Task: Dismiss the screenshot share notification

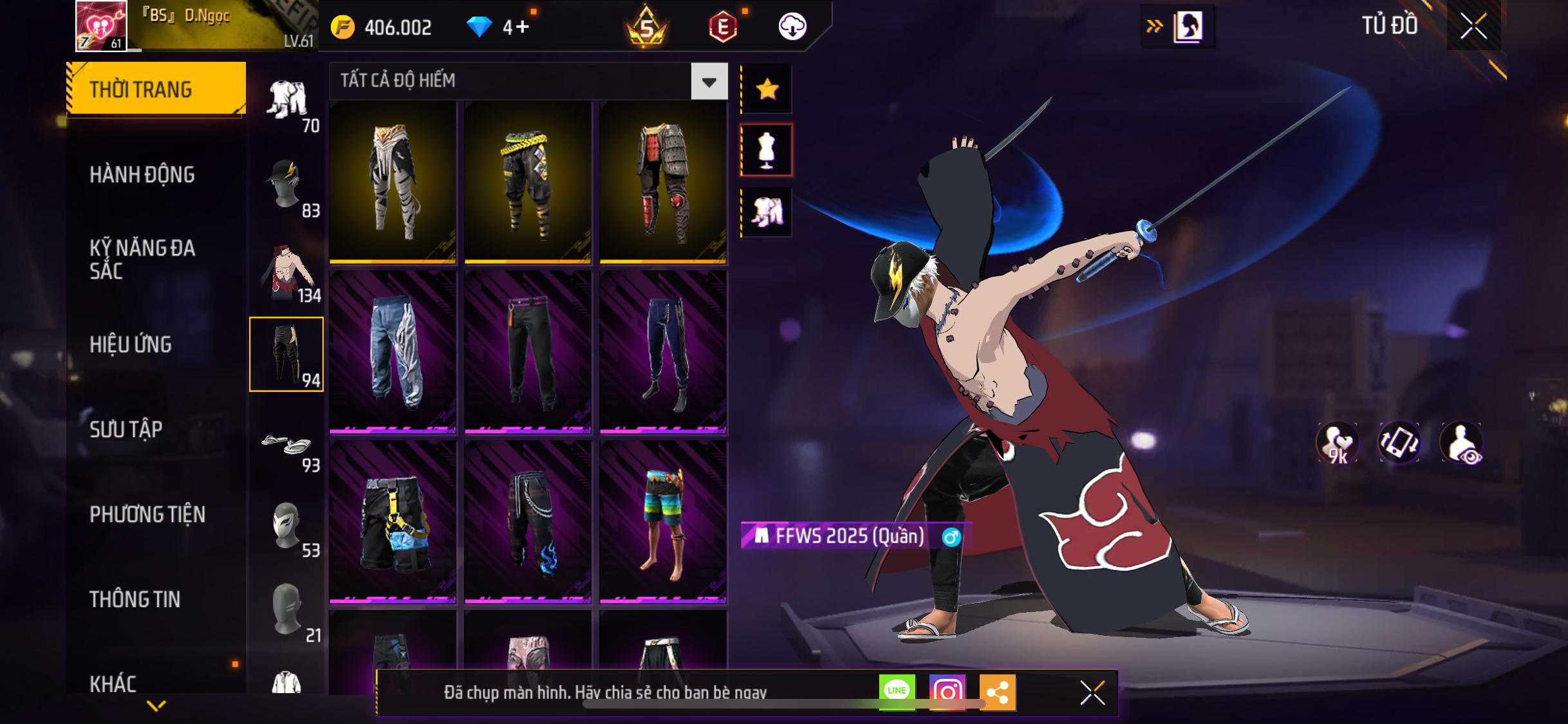Action: coord(1092,692)
